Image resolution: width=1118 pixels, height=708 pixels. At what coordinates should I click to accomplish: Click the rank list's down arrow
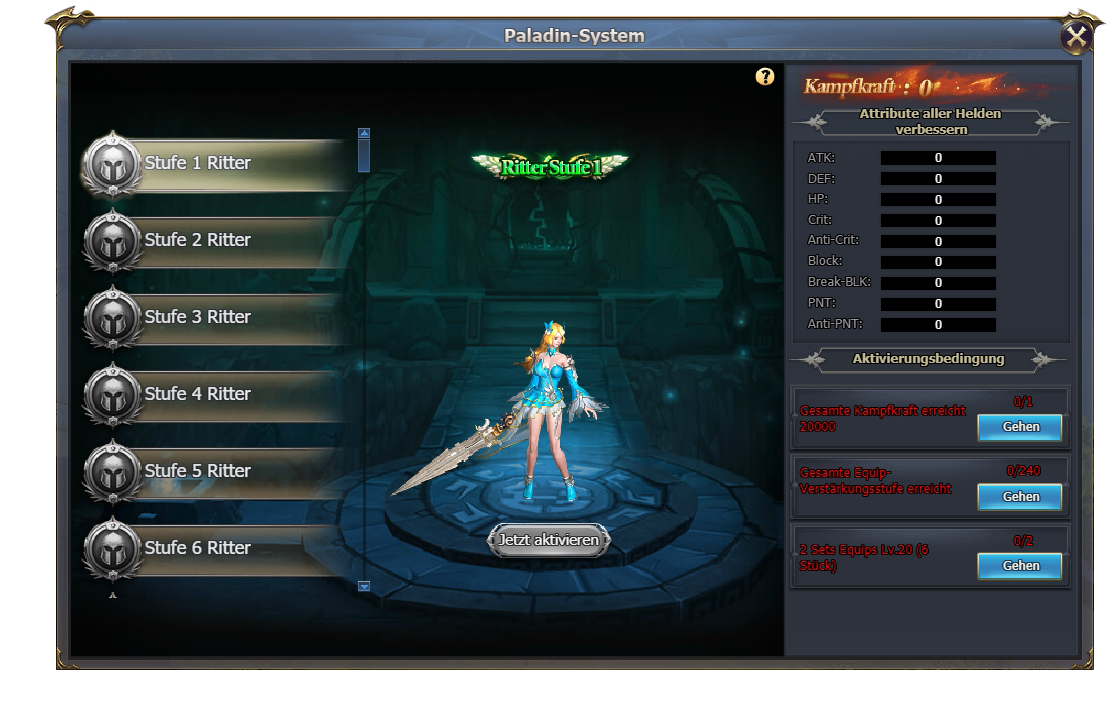click(x=364, y=587)
